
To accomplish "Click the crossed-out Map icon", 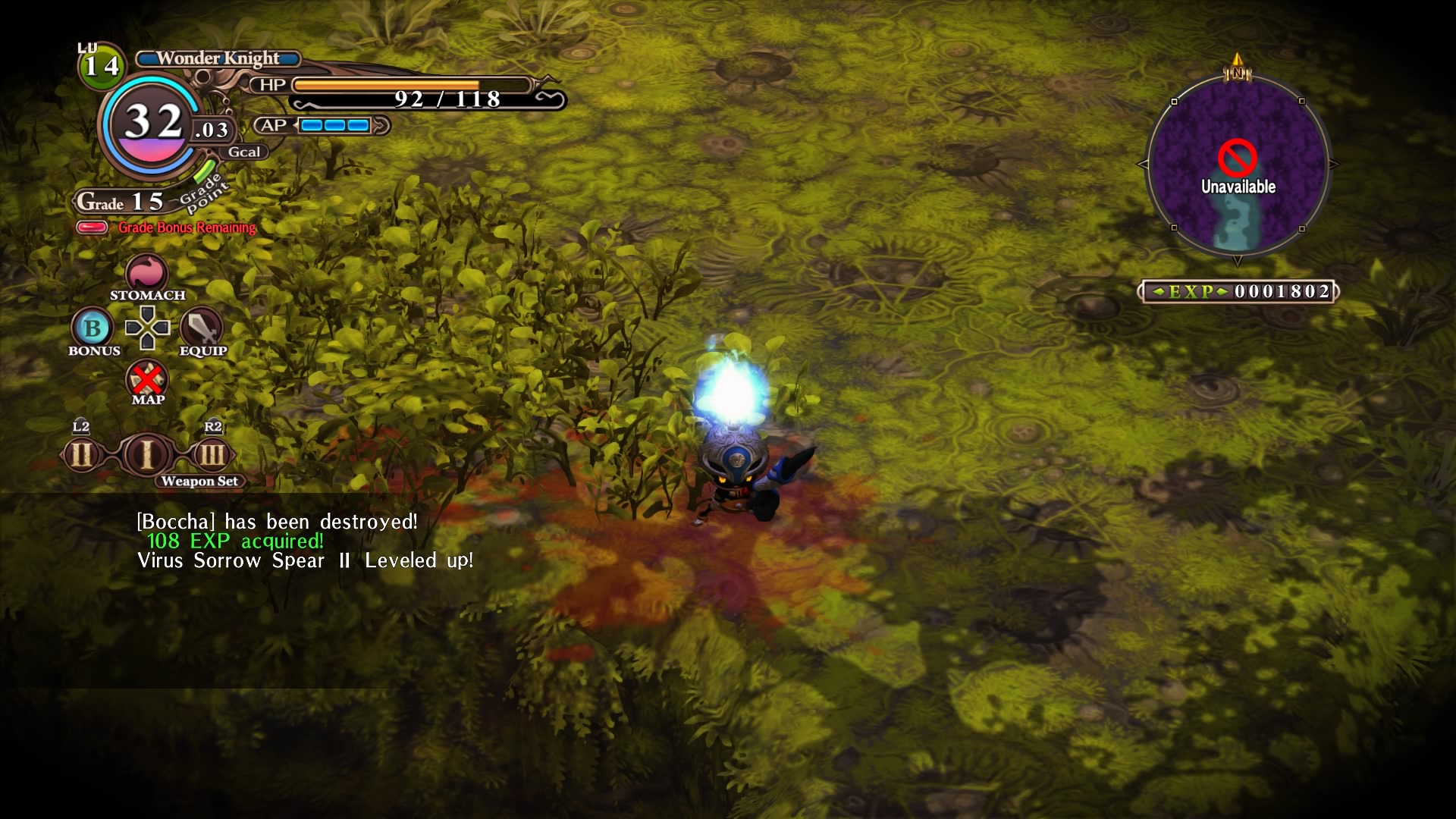I will (x=147, y=378).
